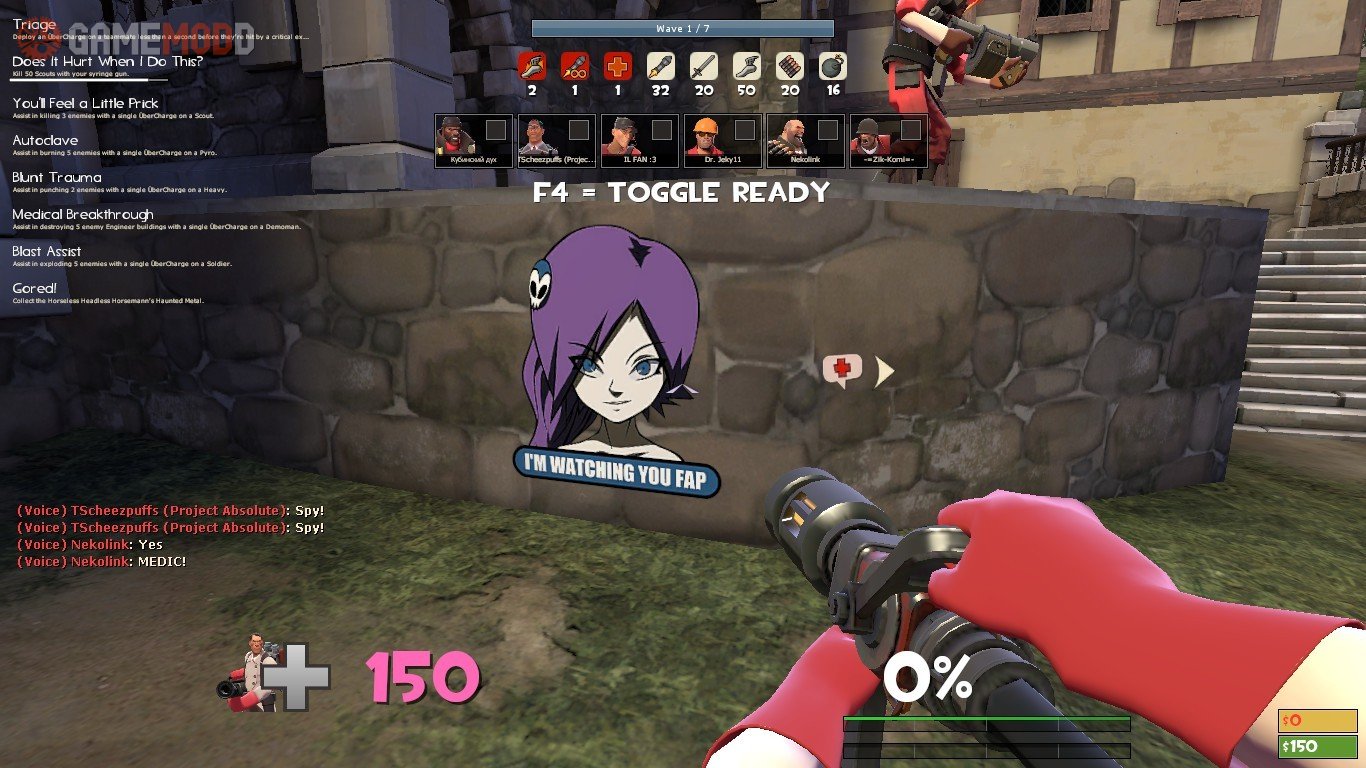Pick the Blast Assist achievement entry
The width and height of the screenshot is (1366, 768).
(47, 252)
